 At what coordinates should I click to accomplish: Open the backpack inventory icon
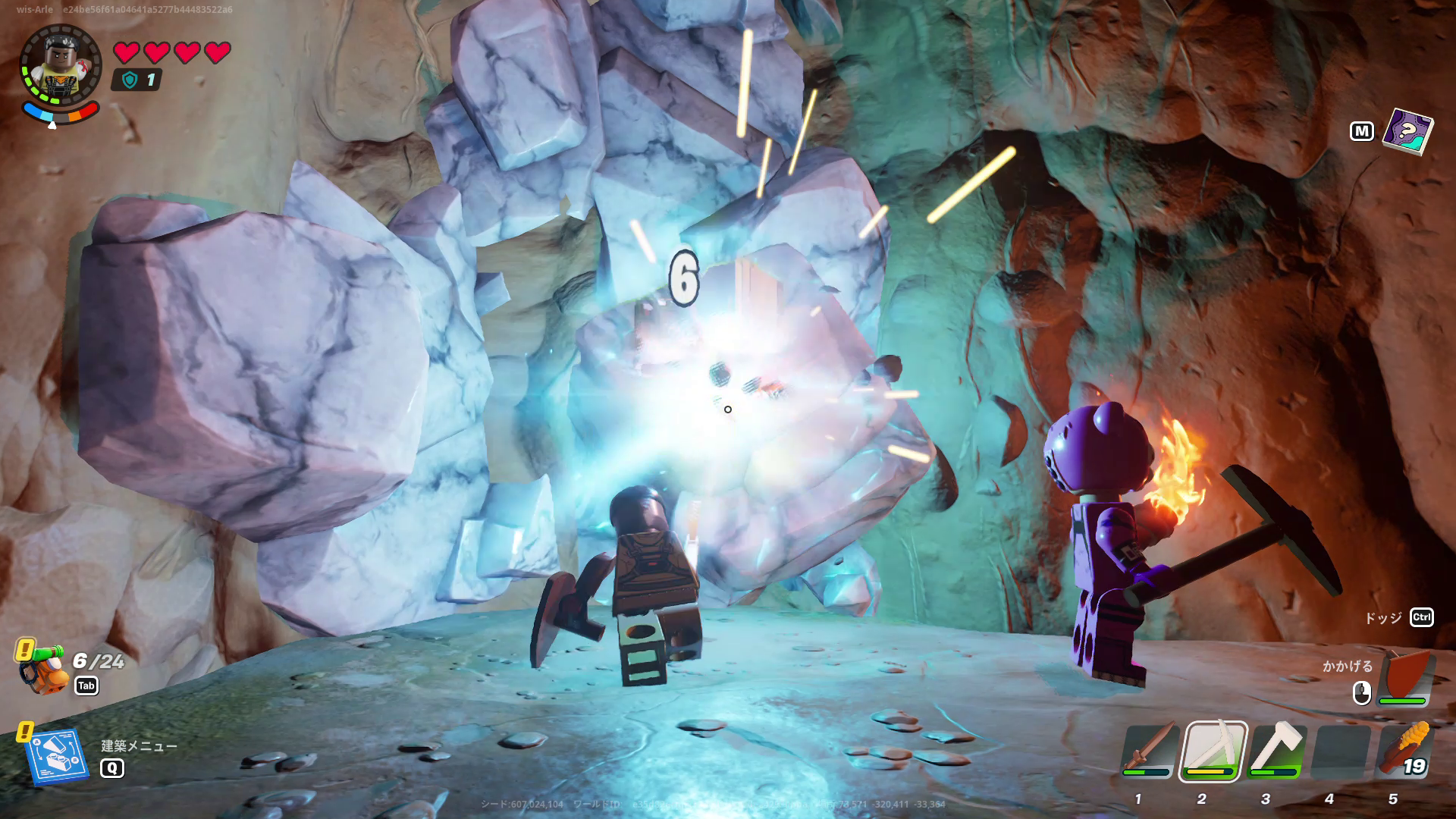pos(42,669)
